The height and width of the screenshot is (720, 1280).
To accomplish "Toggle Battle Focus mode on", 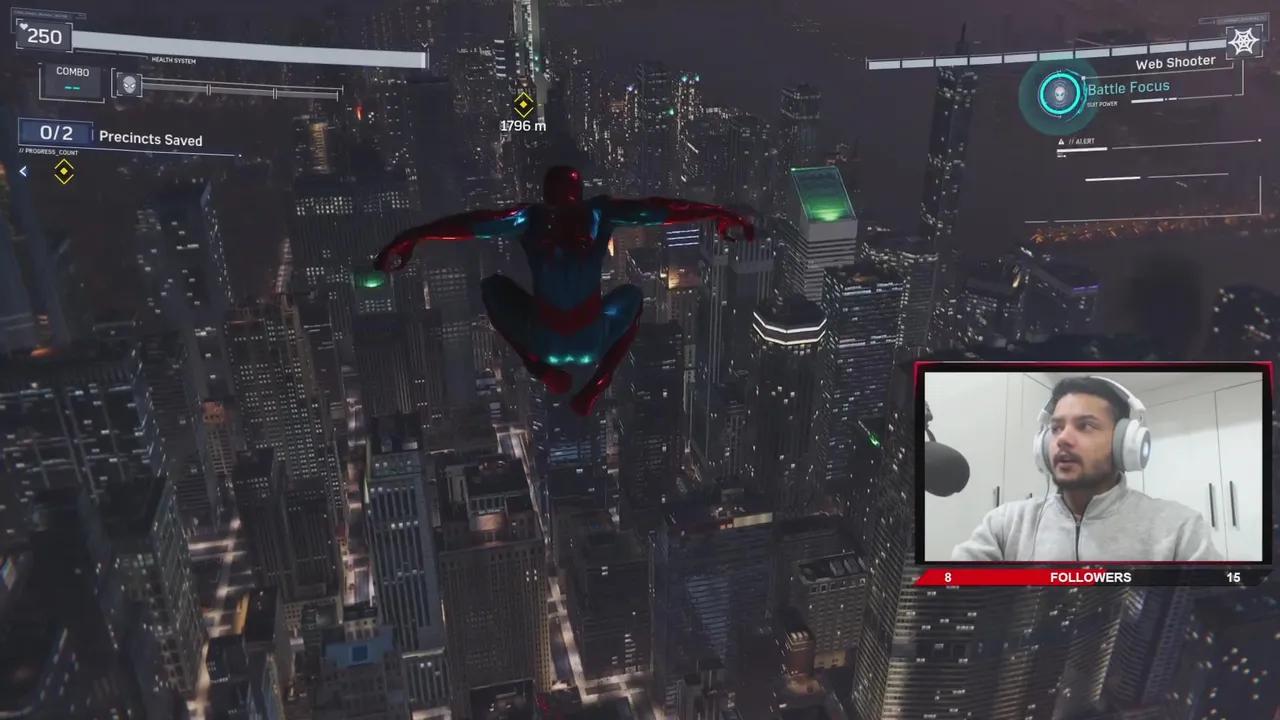I will (x=1128, y=87).
